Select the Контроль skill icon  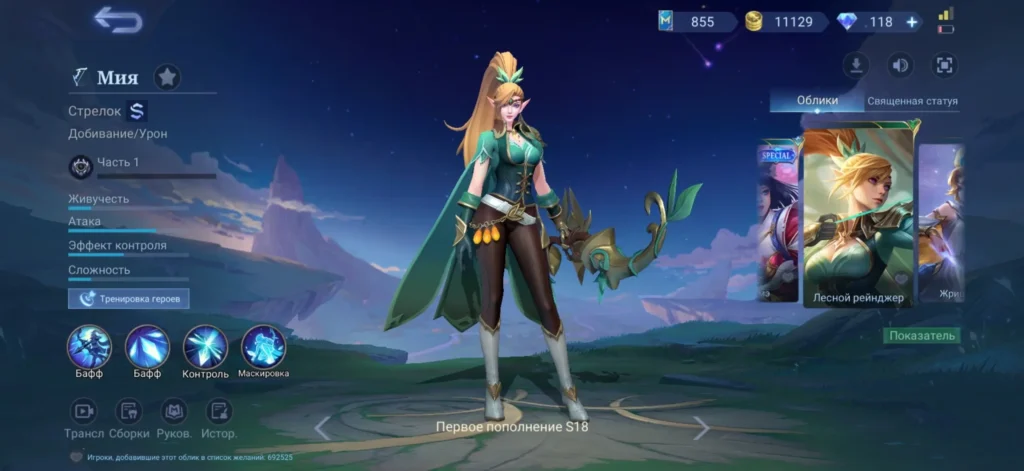pos(205,347)
